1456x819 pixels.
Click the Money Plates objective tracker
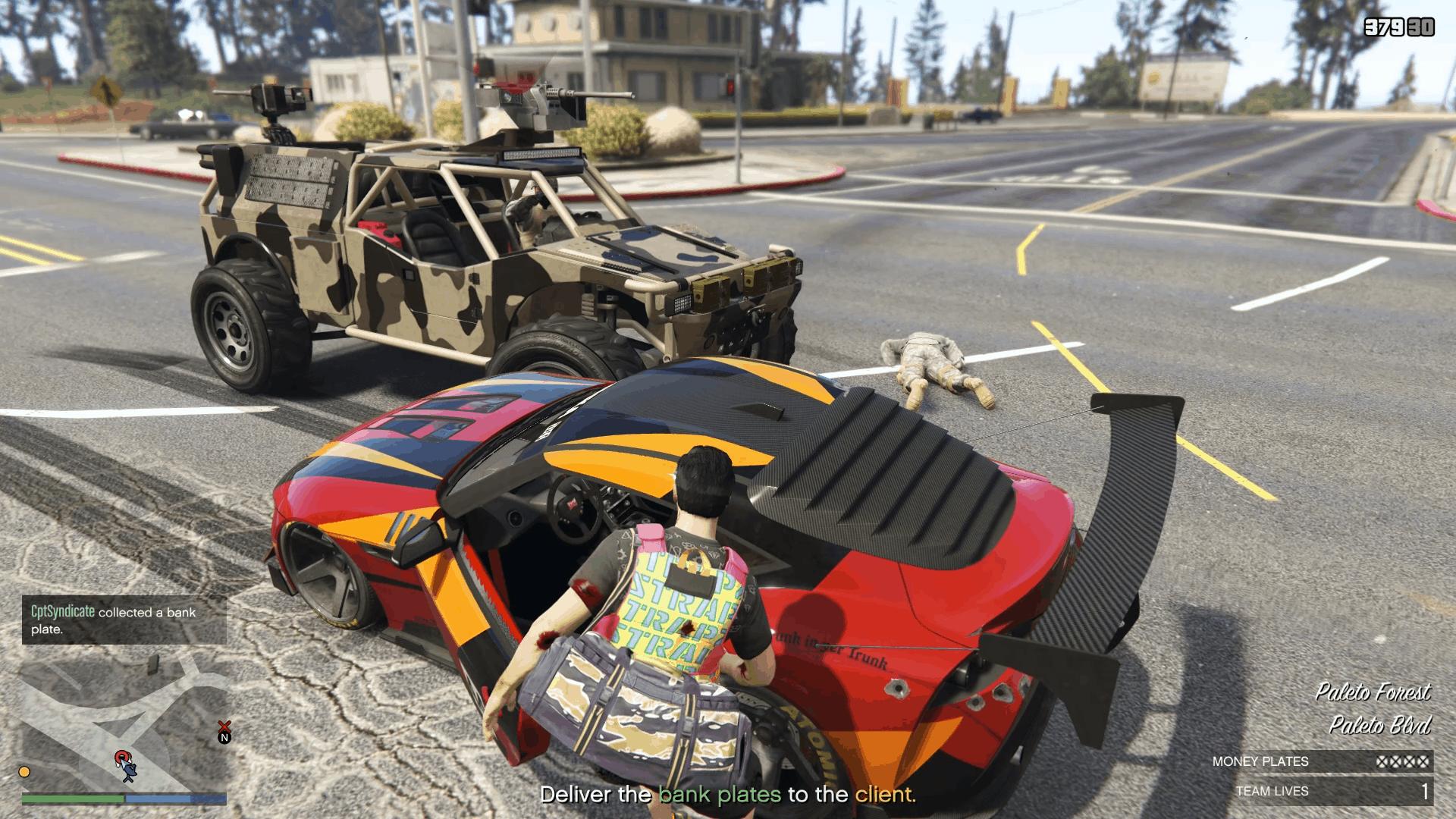[x=1320, y=761]
